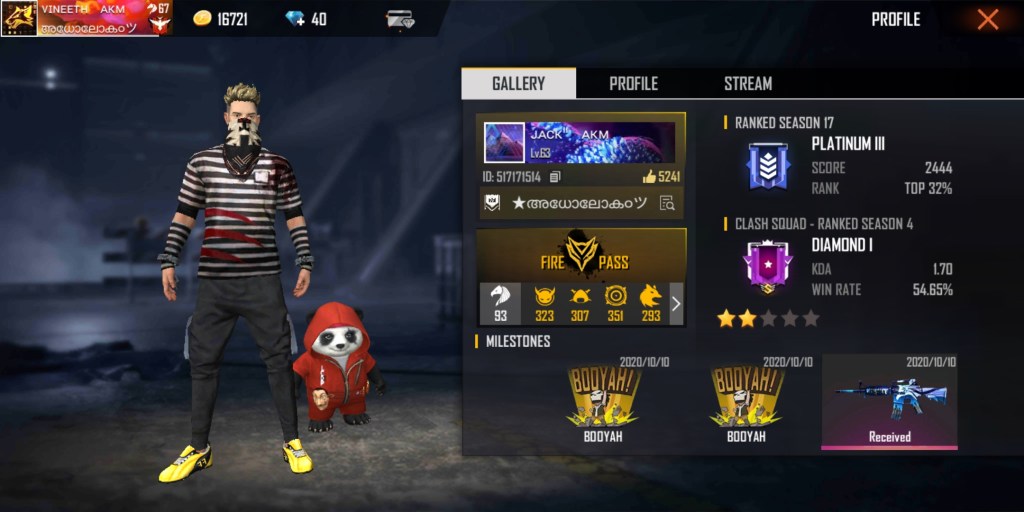This screenshot has width=1024, height=512.
Task: Open the Received weapon milestone thumbnail
Action: click(x=889, y=401)
